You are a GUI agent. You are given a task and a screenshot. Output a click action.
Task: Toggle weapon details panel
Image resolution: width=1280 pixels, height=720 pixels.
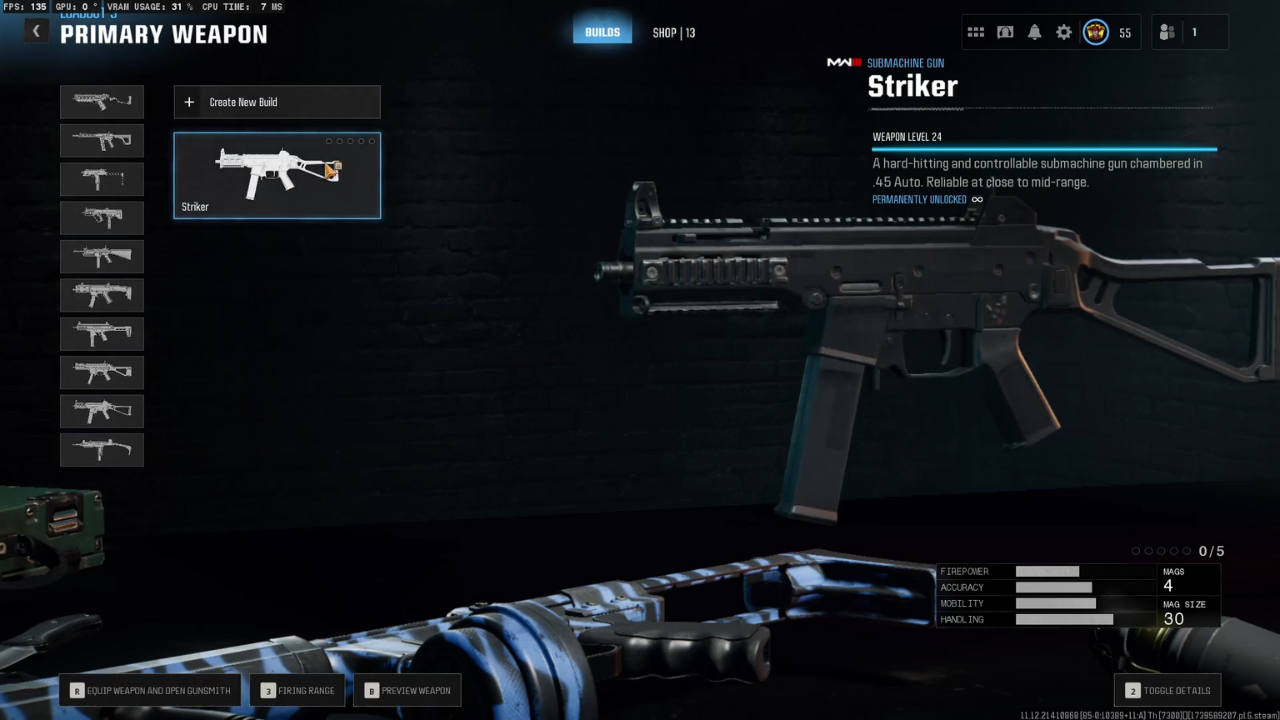point(1167,690)
